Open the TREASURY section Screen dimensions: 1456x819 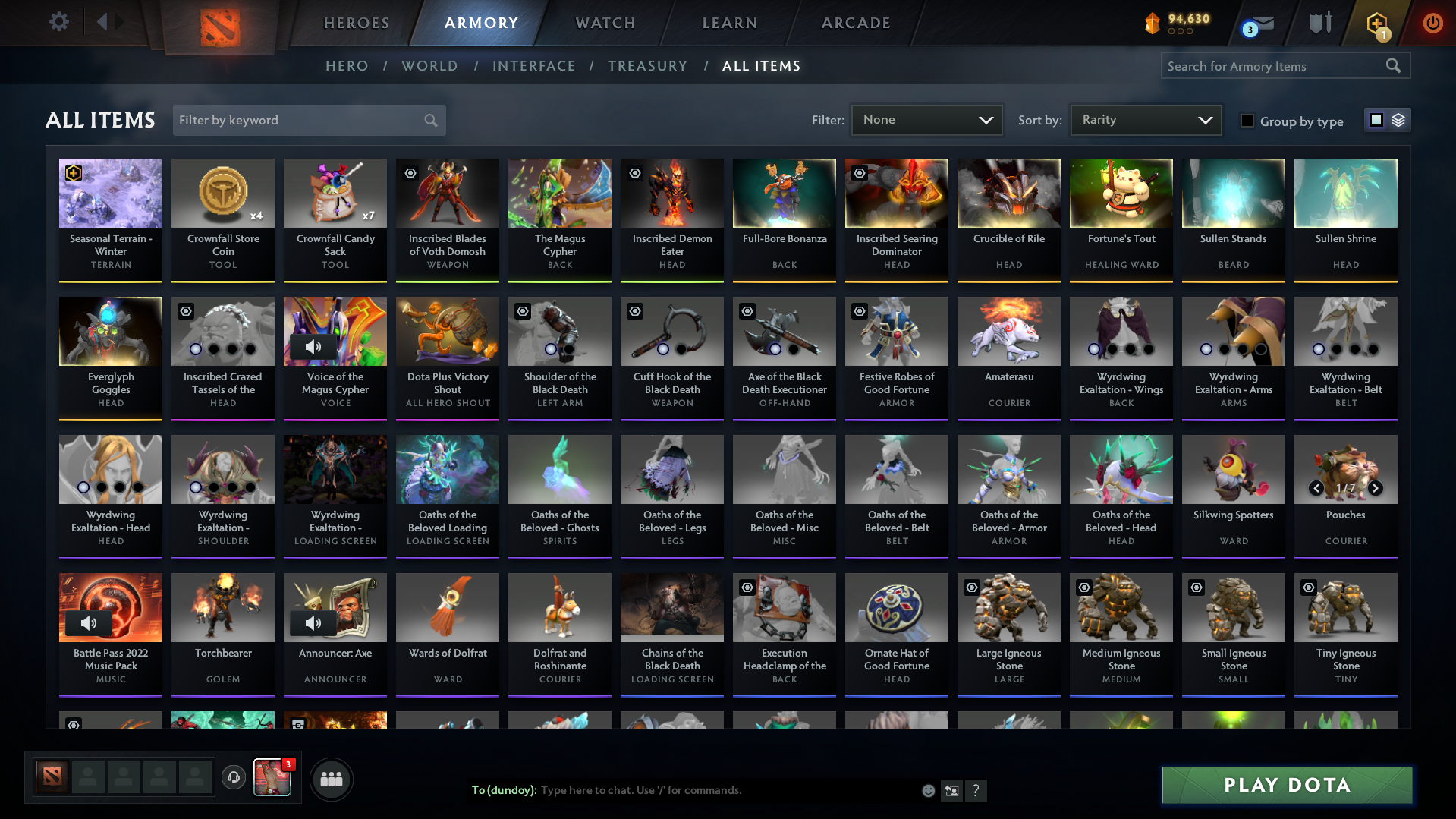(x=647, y=66)
